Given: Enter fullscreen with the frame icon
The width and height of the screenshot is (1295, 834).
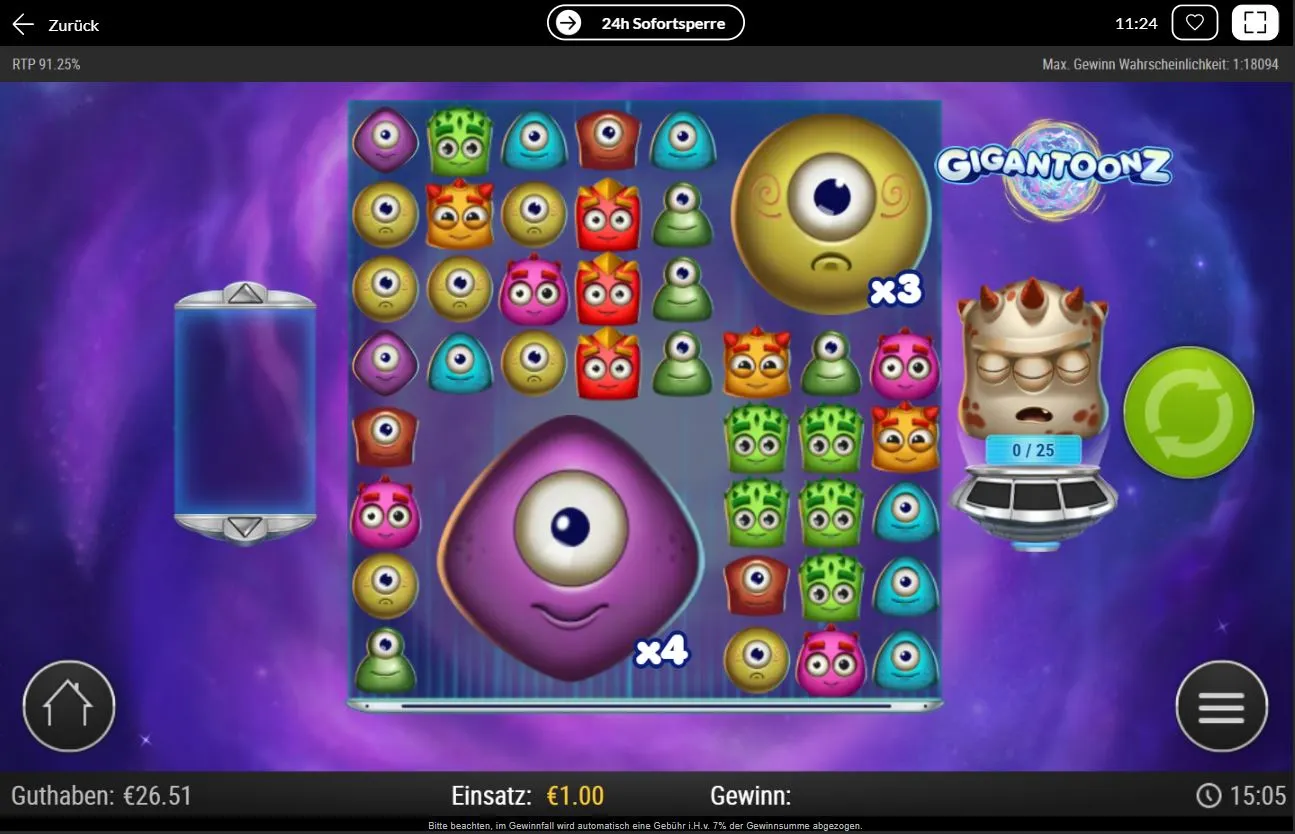Looking at the screenshot, I should tap(1255, 21).
